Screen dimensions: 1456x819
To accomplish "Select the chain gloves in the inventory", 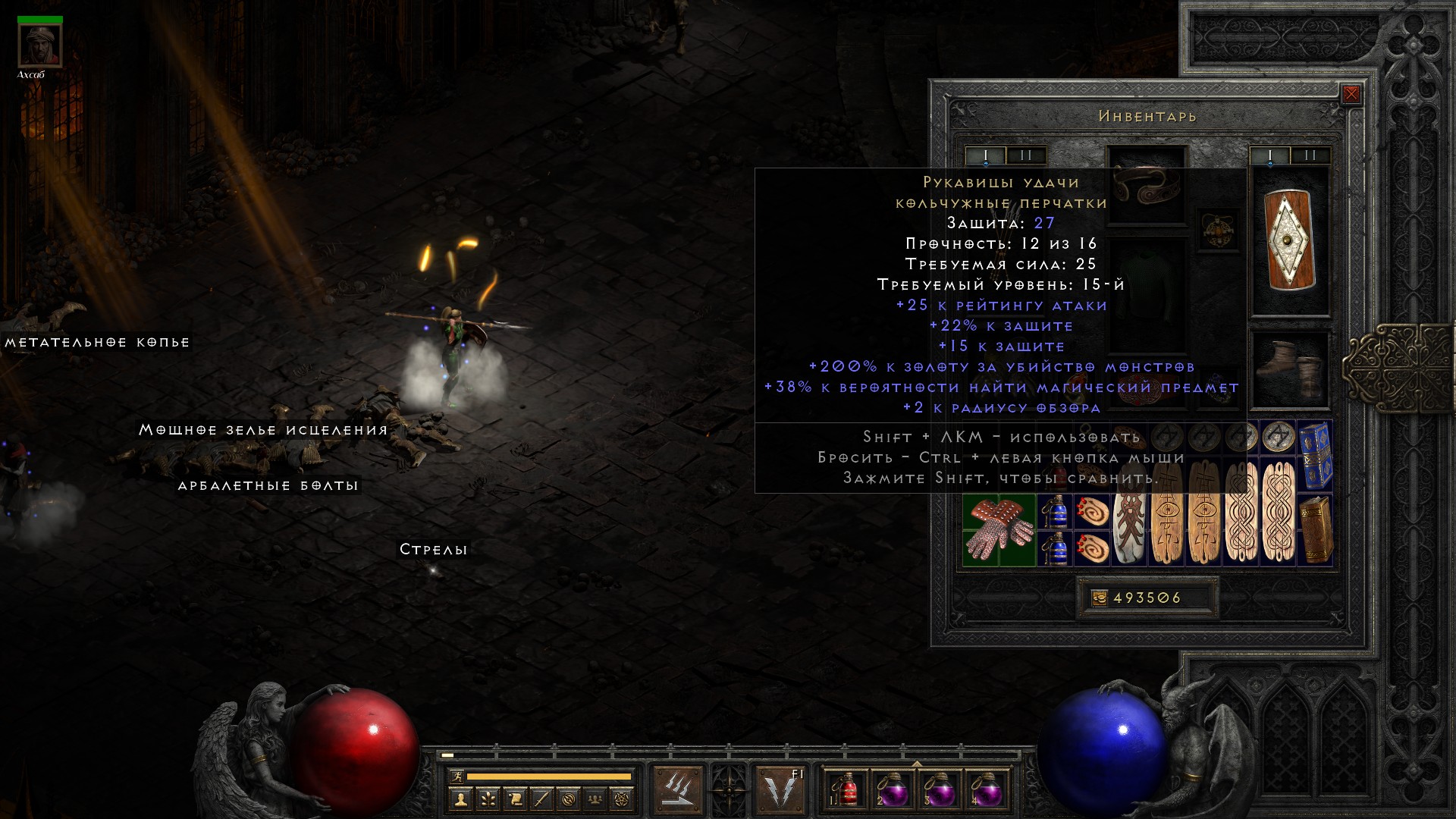I will [x=999, y=530].
